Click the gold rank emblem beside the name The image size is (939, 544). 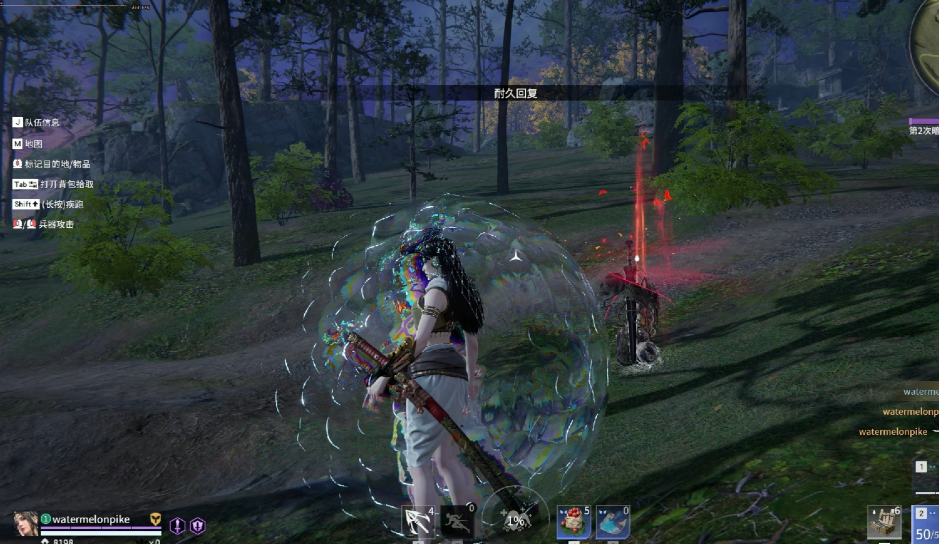click(155, 519)
